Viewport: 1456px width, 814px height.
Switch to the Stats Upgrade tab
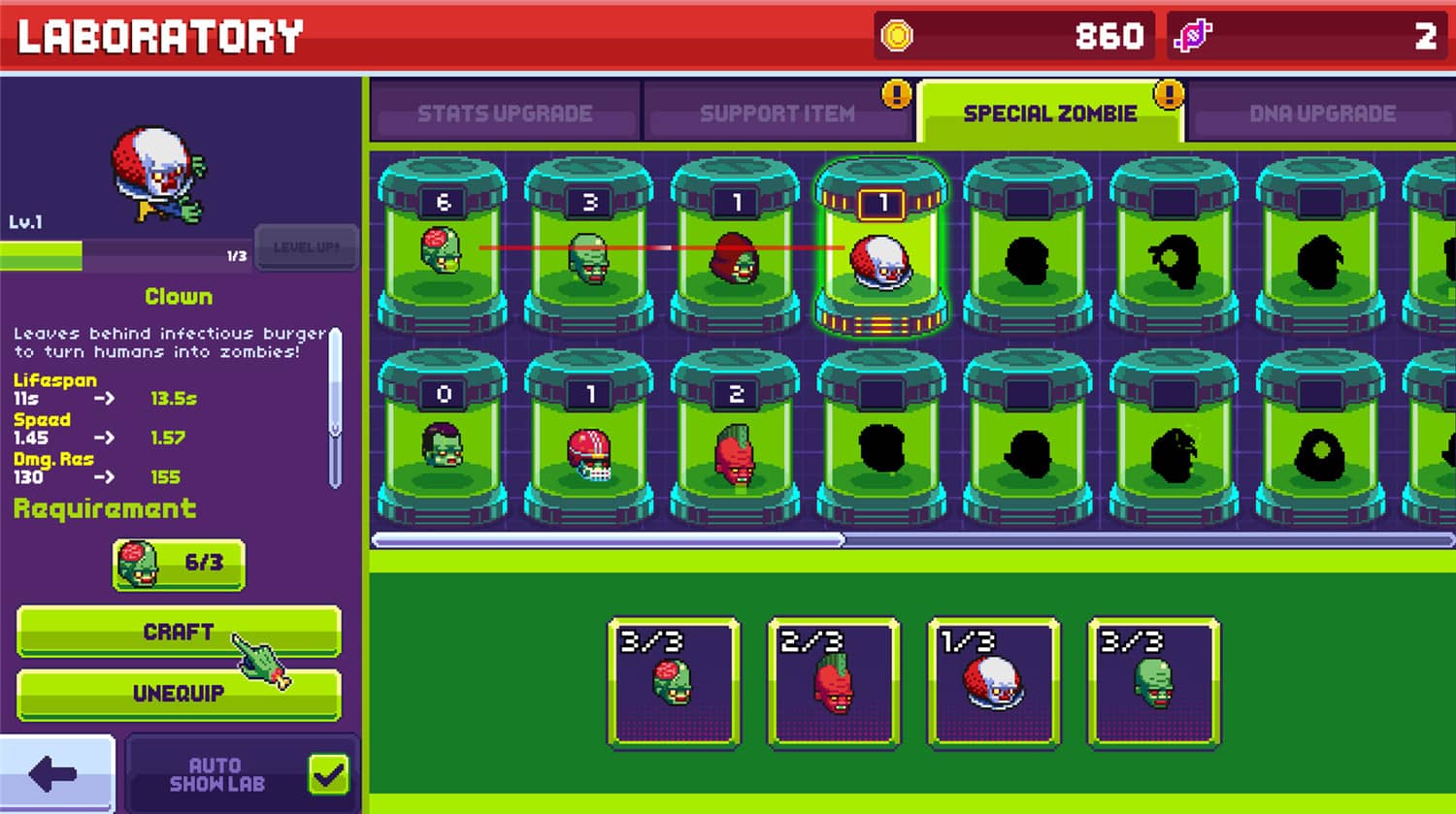point(505,113)
